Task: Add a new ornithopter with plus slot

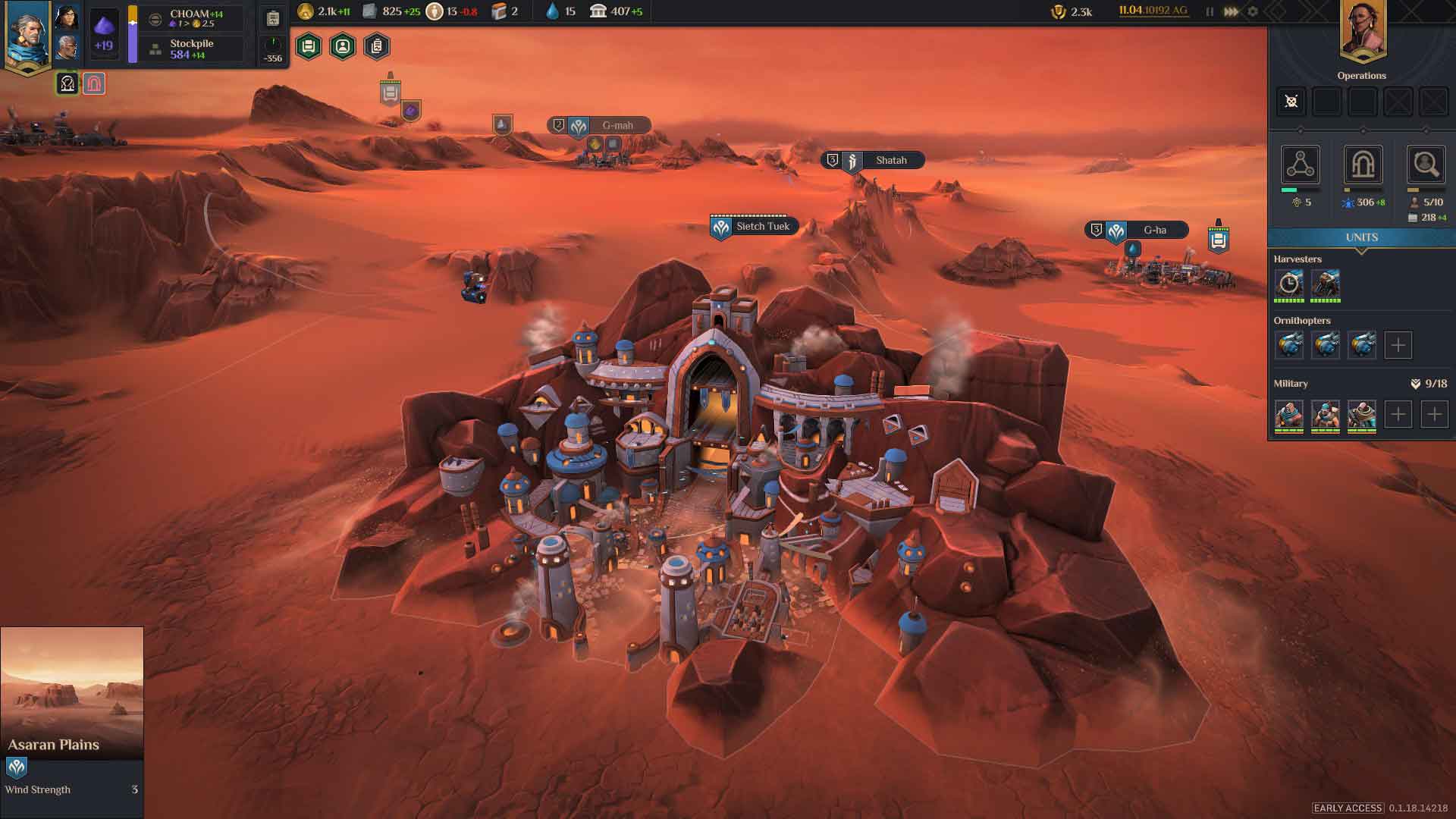Action: [x=1398, y=345]
